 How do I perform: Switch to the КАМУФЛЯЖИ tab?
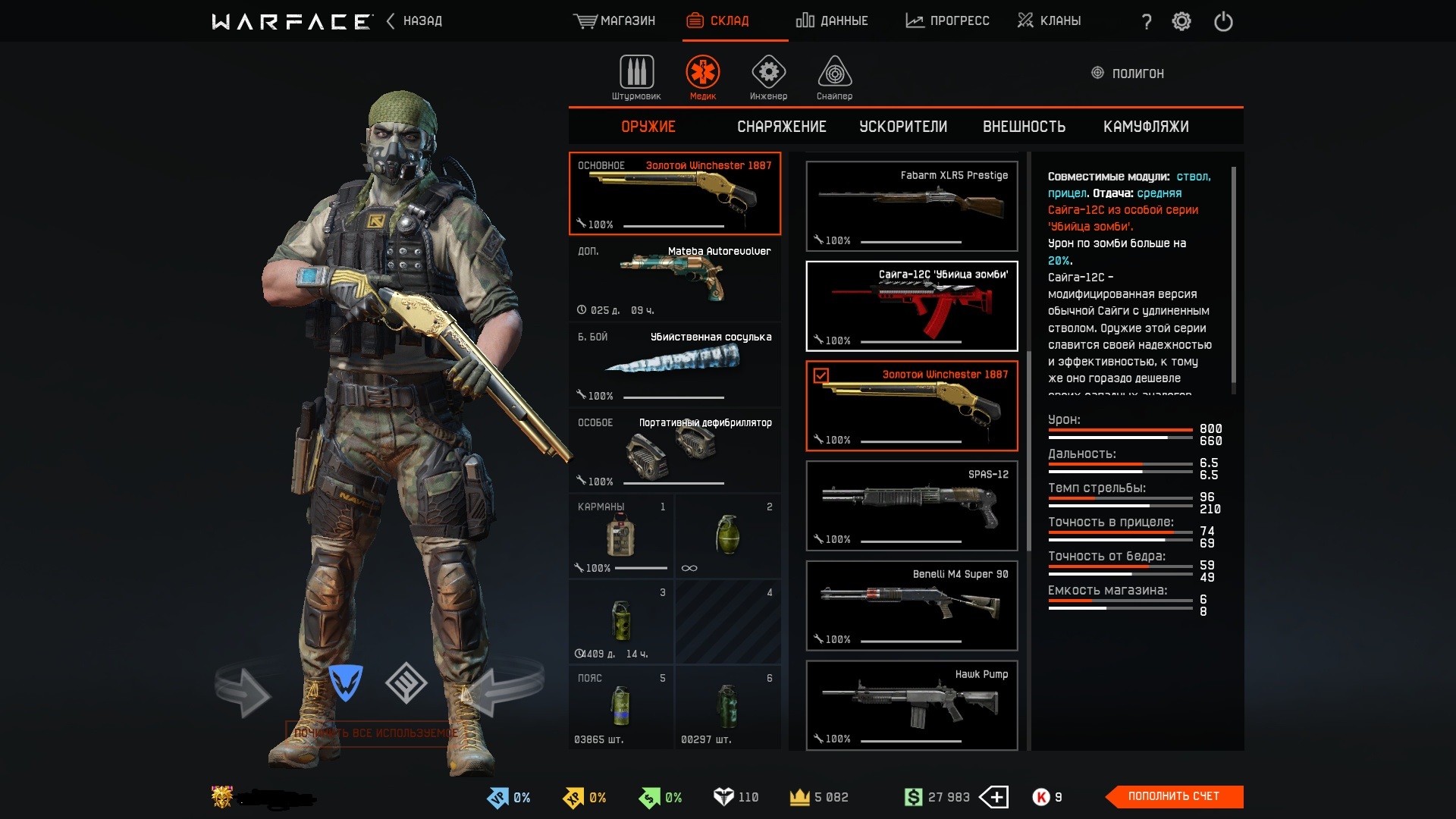1145,127
